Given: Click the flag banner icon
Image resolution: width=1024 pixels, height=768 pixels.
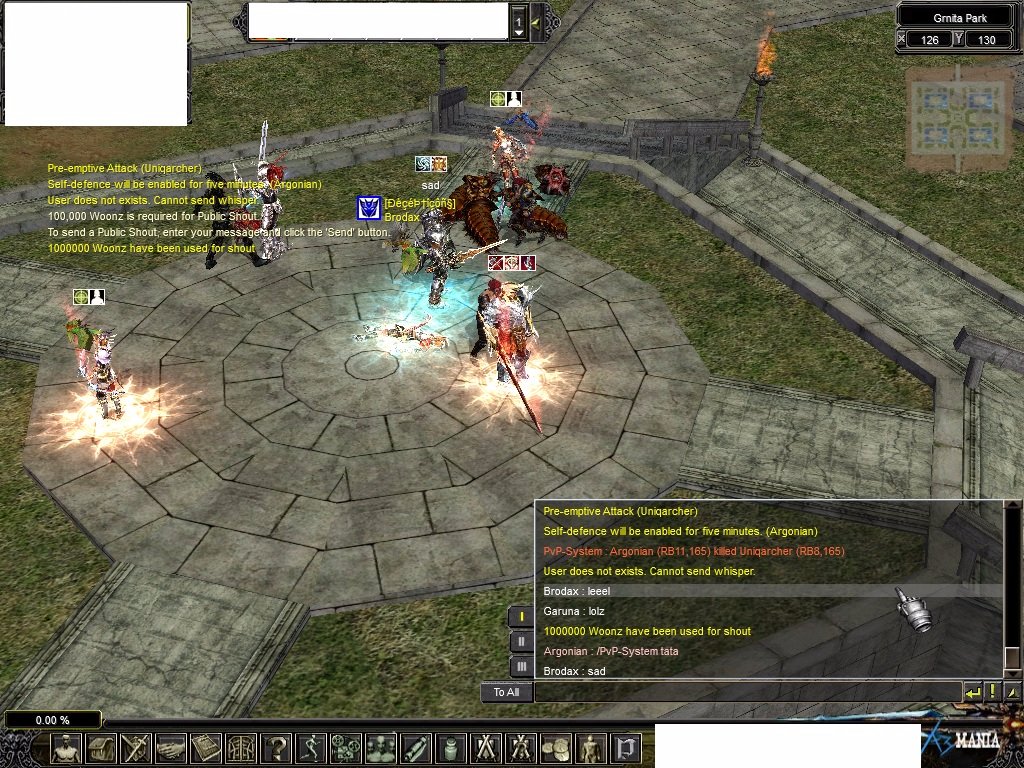Looking at the screenshot, I should [626, 747].
